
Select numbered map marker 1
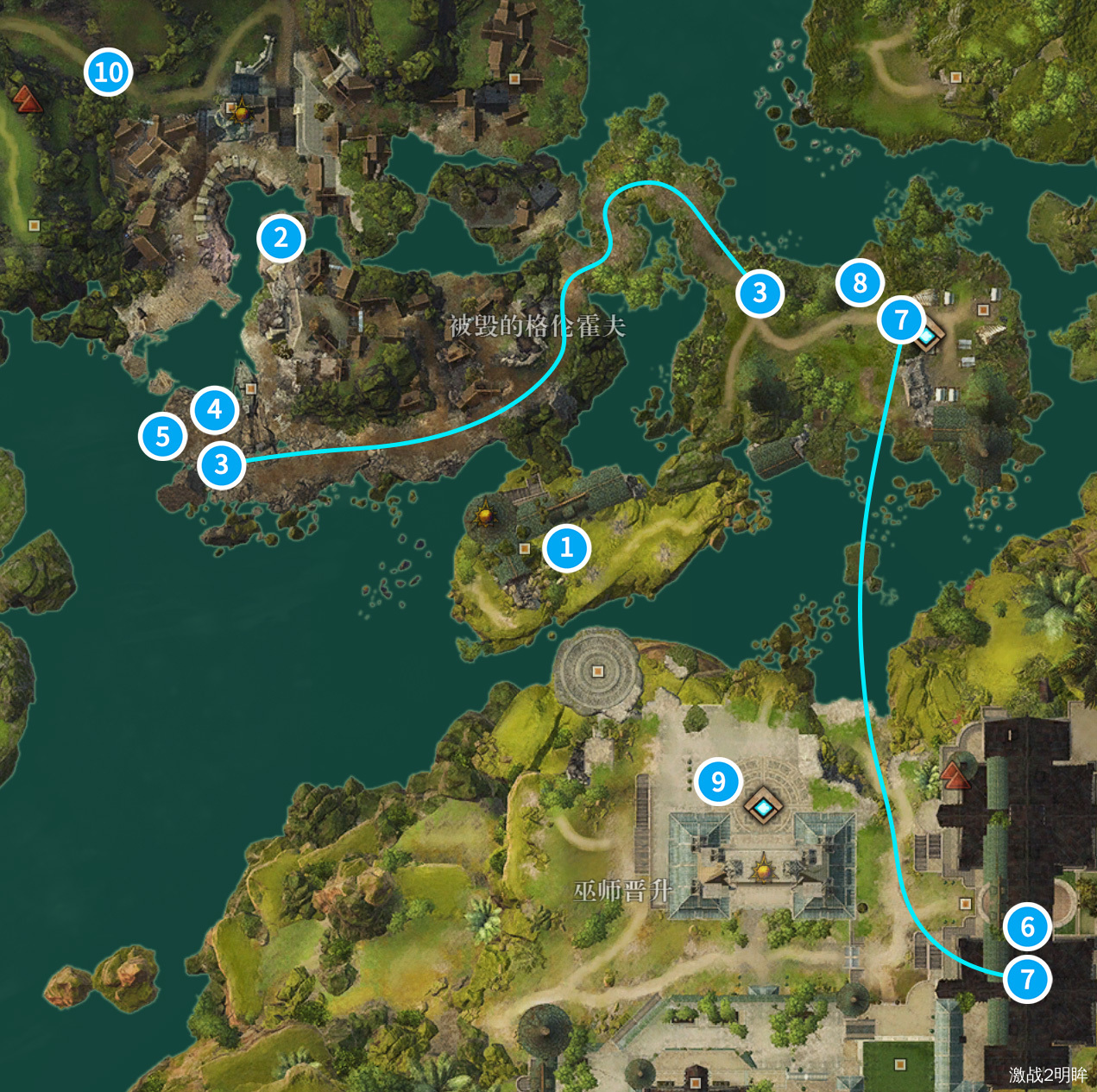coord(567,547)
